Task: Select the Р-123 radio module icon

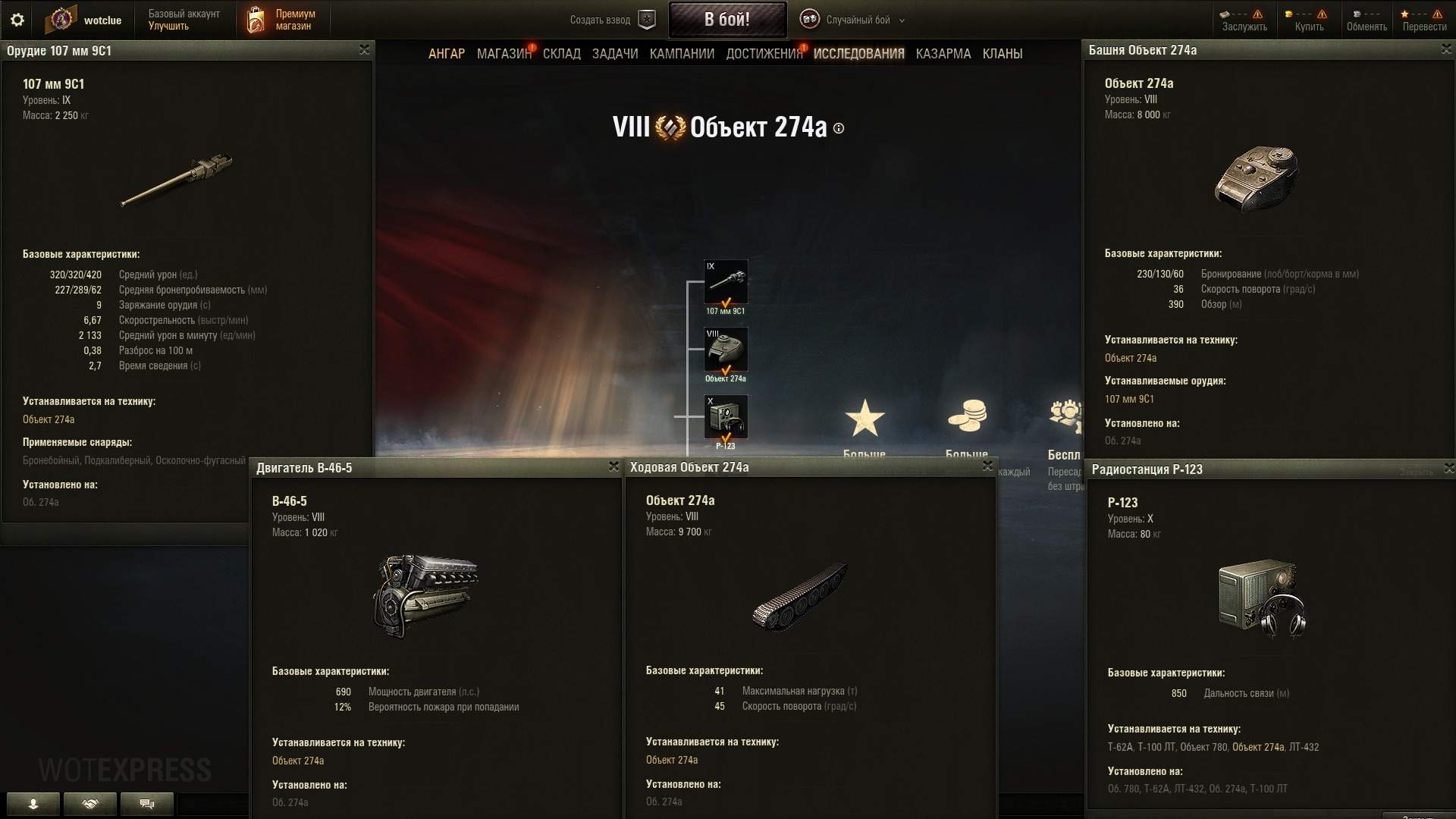Action: 726,417
